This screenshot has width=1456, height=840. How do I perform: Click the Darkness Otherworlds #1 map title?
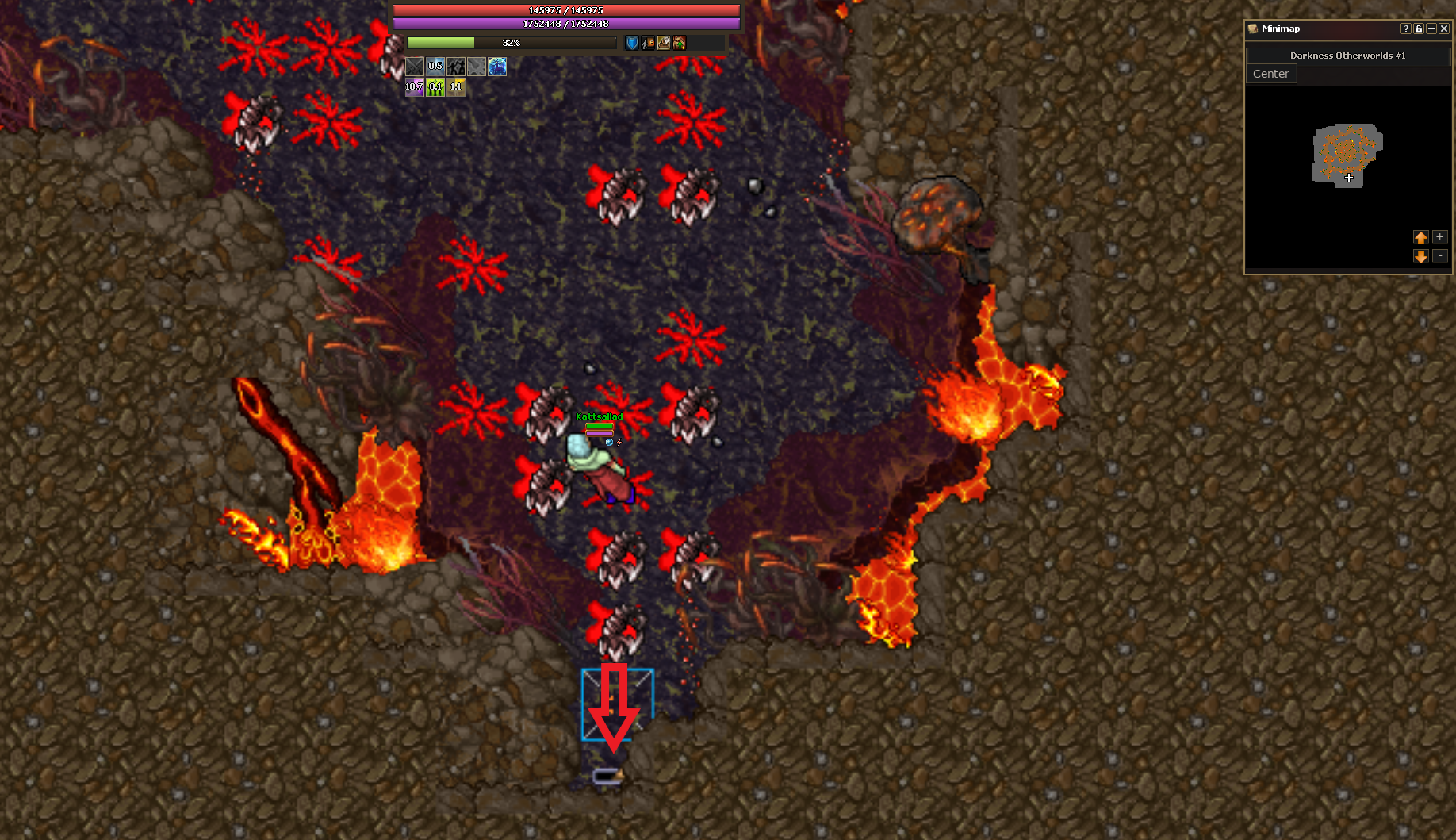pos(1347,56)
